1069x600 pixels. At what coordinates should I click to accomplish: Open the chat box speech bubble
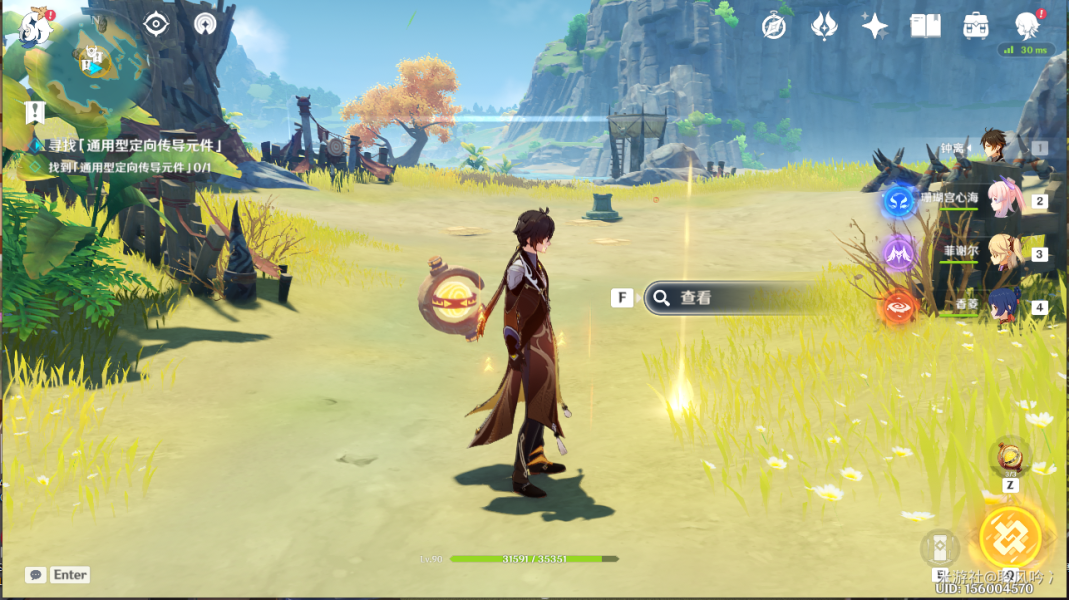(x=36, y=575)
